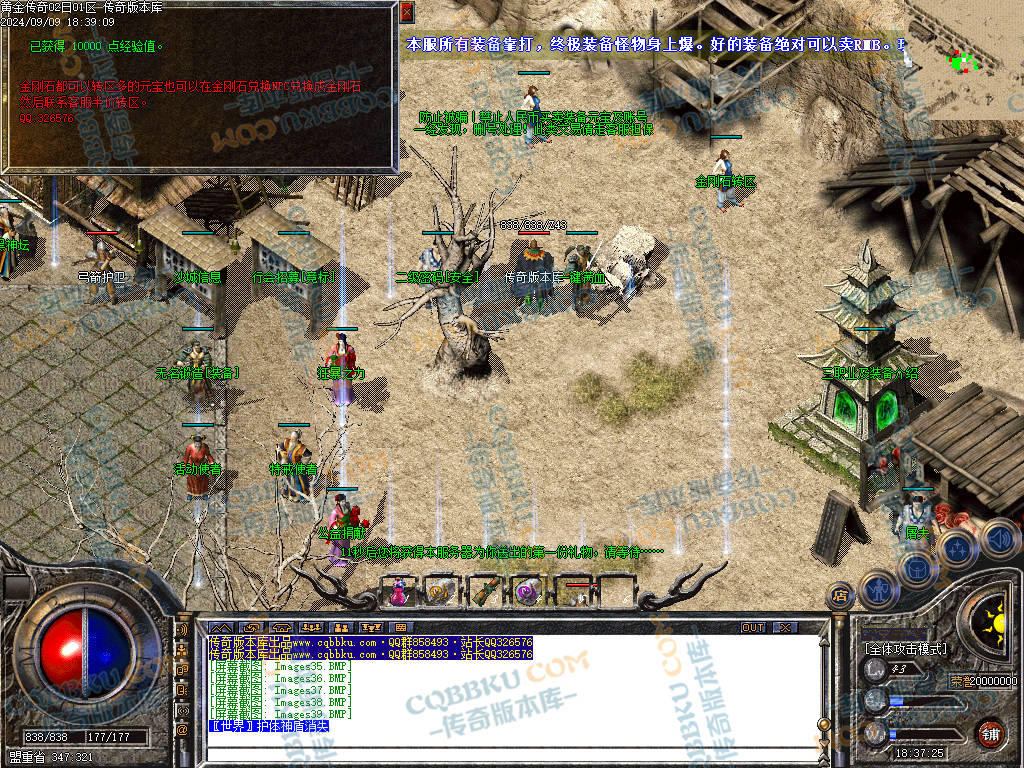This screenshot has height=768, width=1024.
Task: Switch the 全体攻击模式 attack mode label
Action: pos(906,649)
